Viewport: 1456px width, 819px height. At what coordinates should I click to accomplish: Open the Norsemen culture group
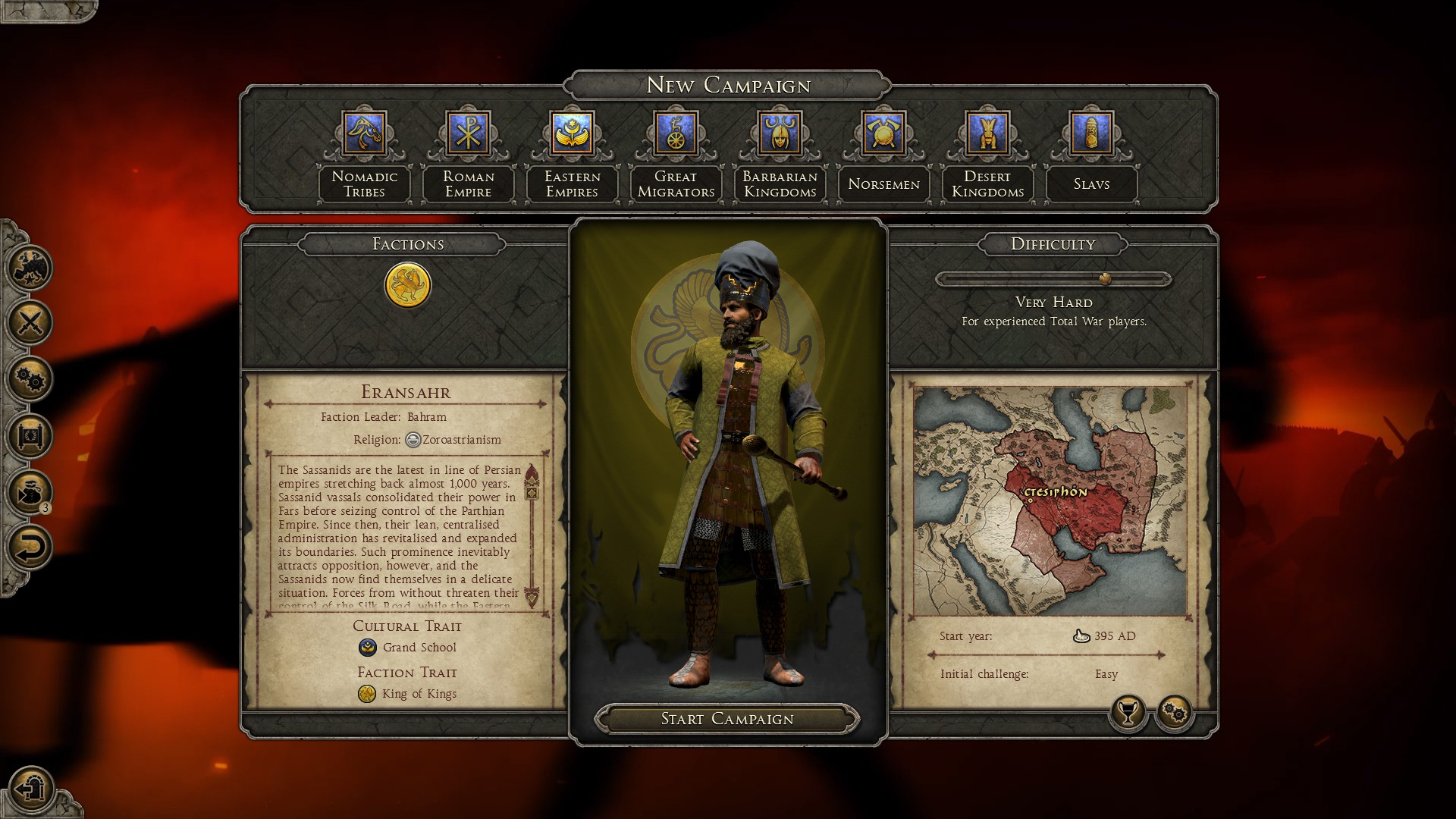[883, 133]
